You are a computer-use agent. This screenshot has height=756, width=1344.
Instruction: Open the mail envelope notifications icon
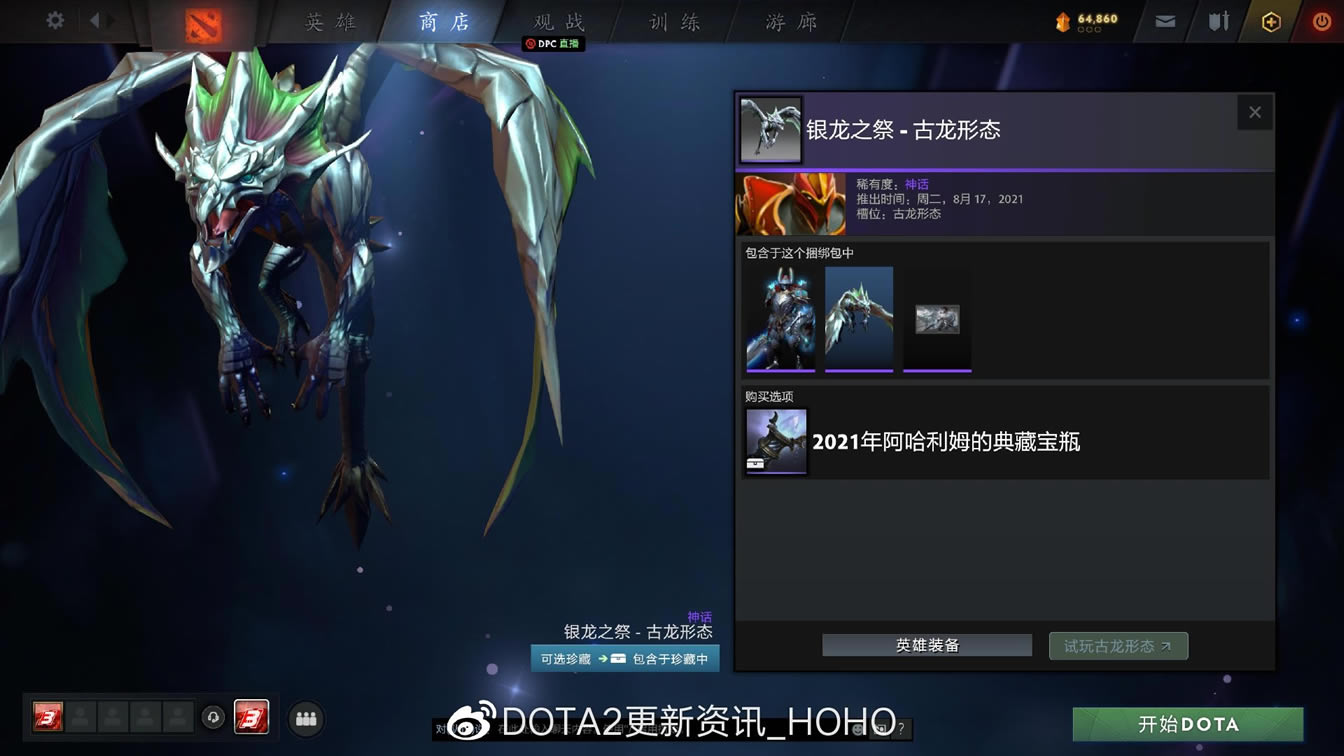tap(1163, 20)
